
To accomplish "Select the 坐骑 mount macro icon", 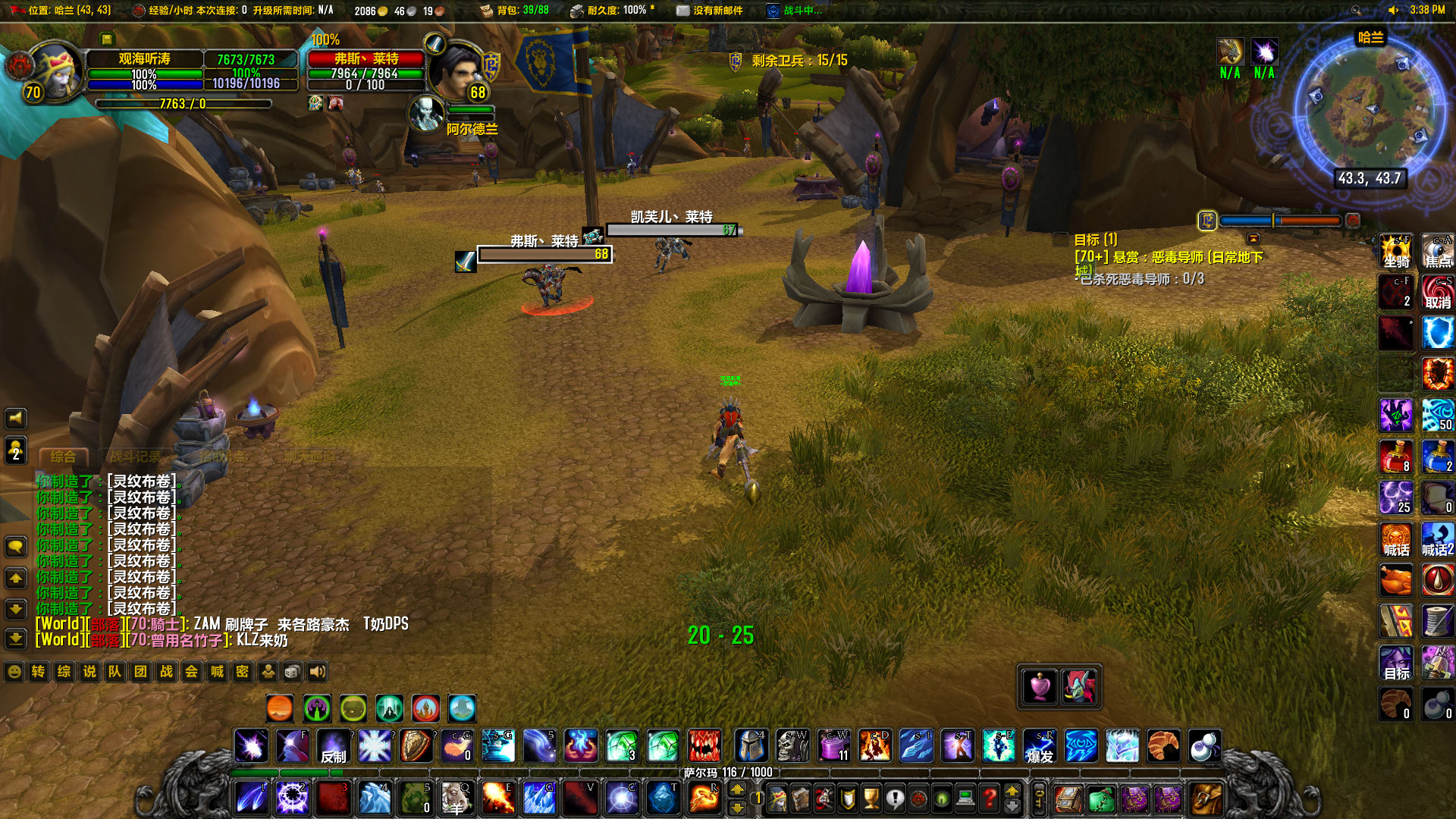I will (1395, 251).
